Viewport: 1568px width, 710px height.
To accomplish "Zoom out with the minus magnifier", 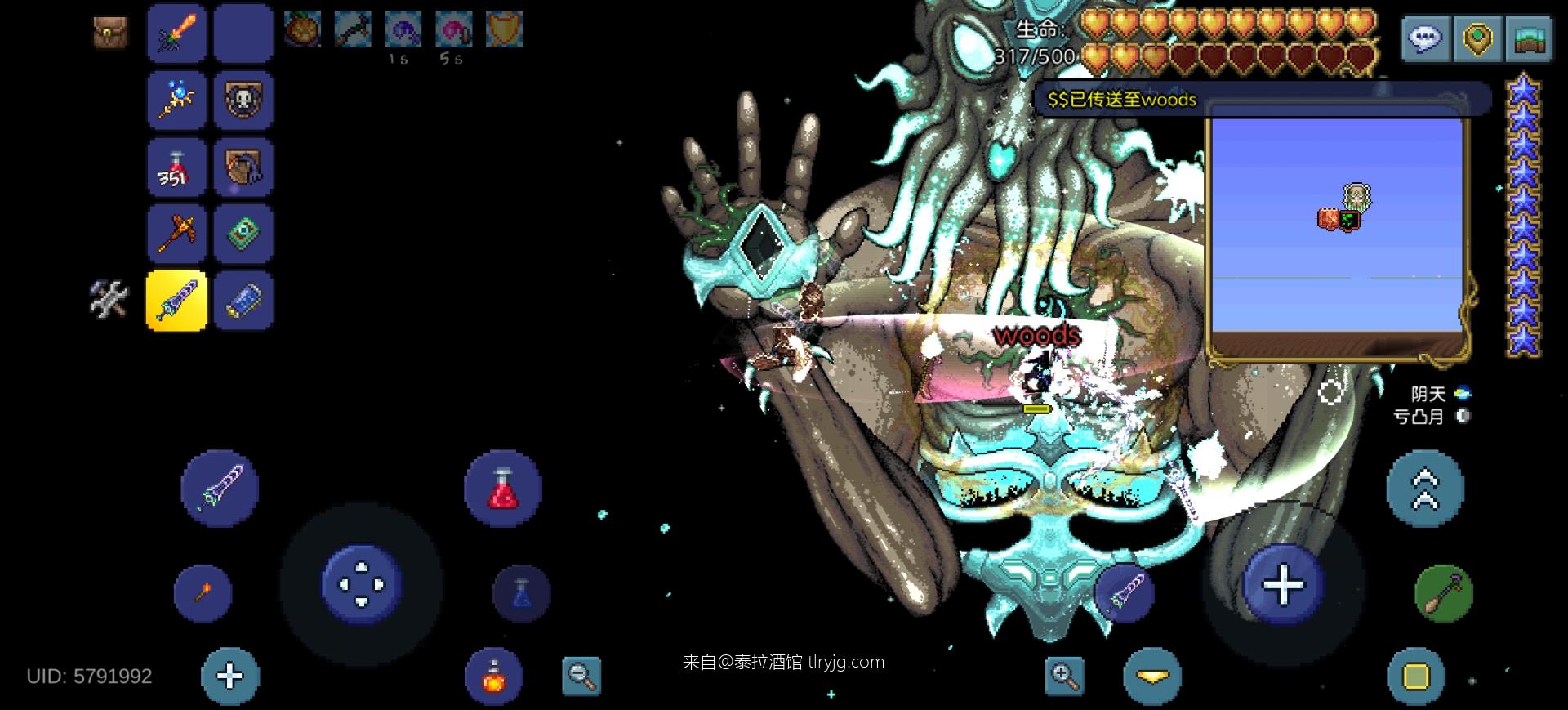I will click(581, 676).
